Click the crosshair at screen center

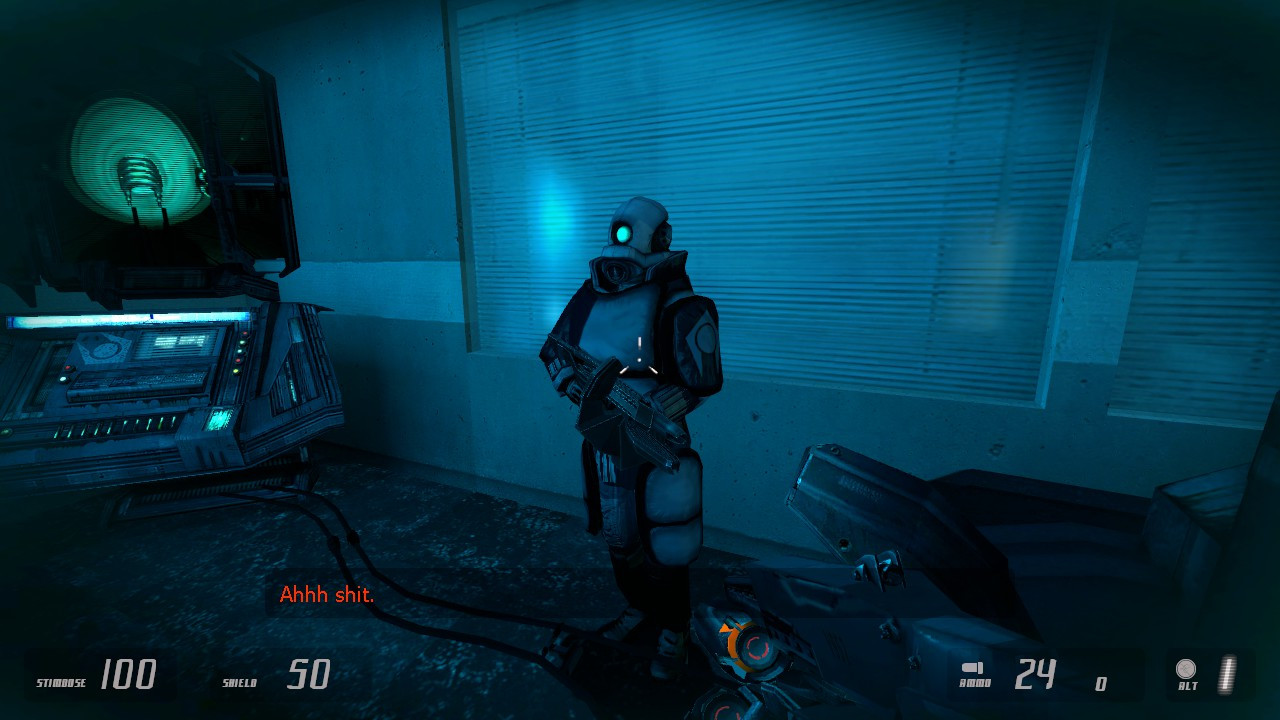(638, 358)
